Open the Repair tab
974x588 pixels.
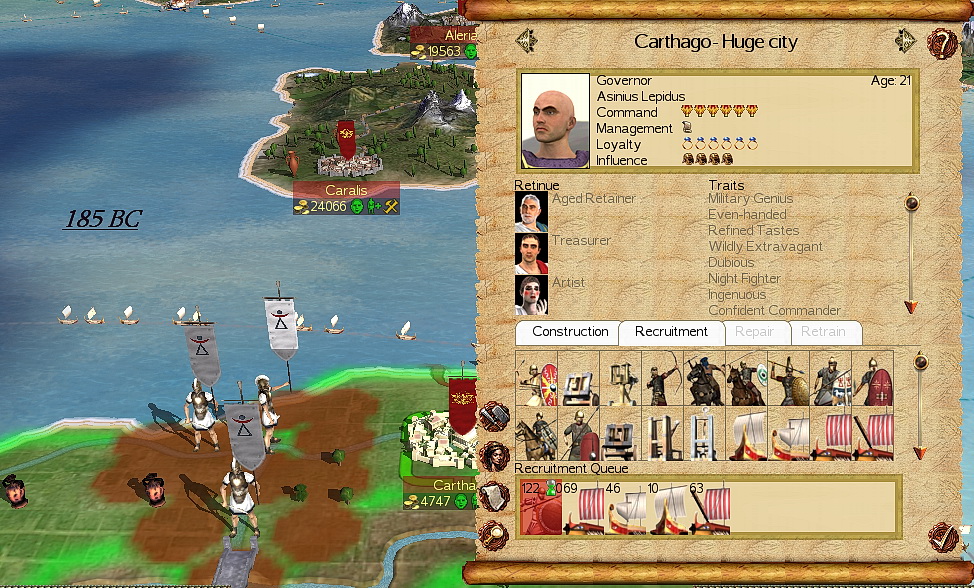(755, 332)
